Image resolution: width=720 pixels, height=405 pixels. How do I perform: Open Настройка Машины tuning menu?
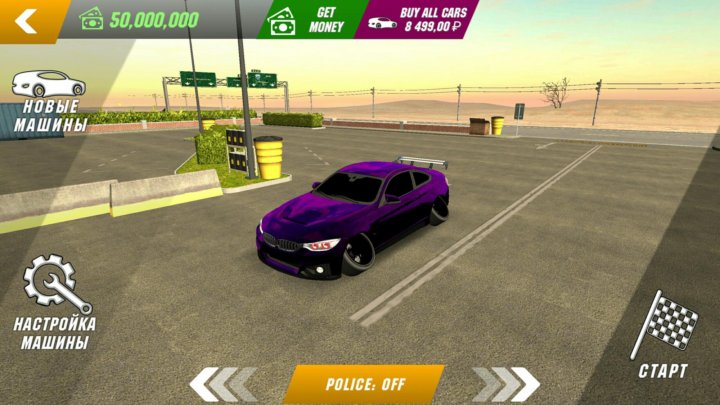(56, 302)
